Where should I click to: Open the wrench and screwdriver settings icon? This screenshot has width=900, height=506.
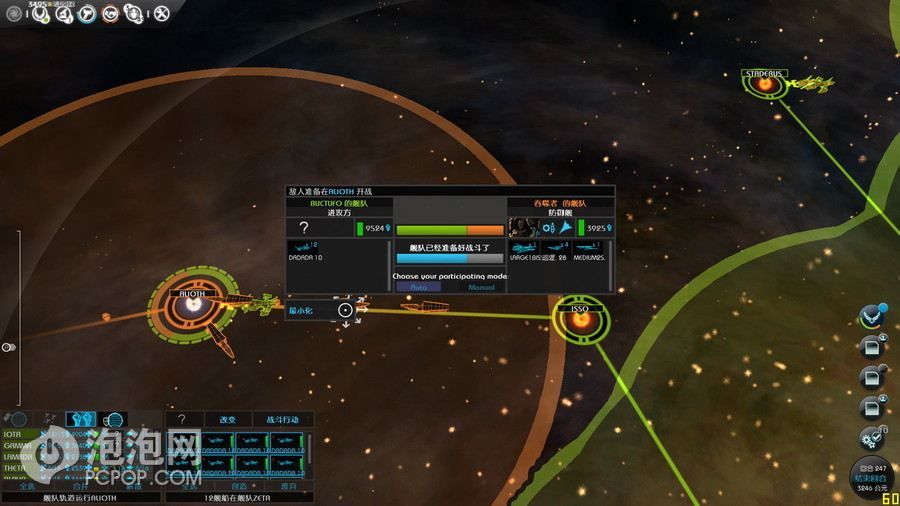[162, 13]
